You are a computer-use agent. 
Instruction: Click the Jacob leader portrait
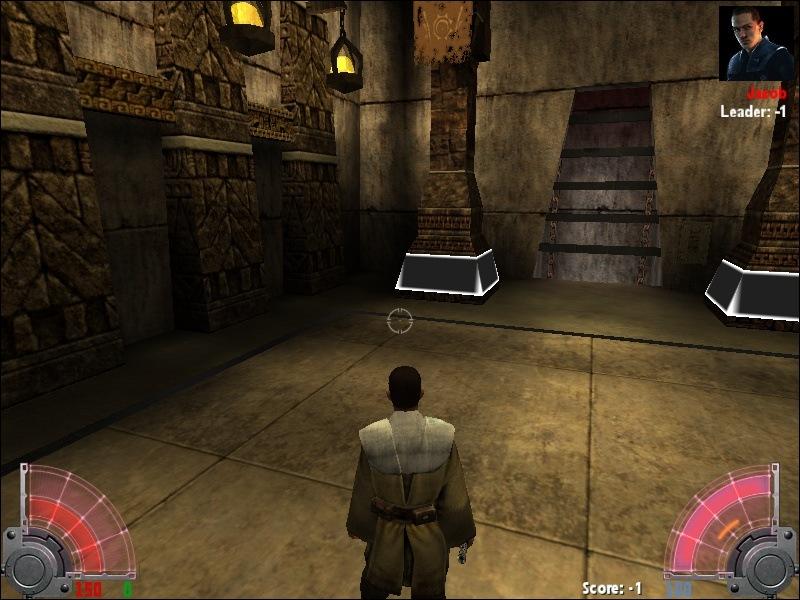pyautogui.click(x=755, y=44)
